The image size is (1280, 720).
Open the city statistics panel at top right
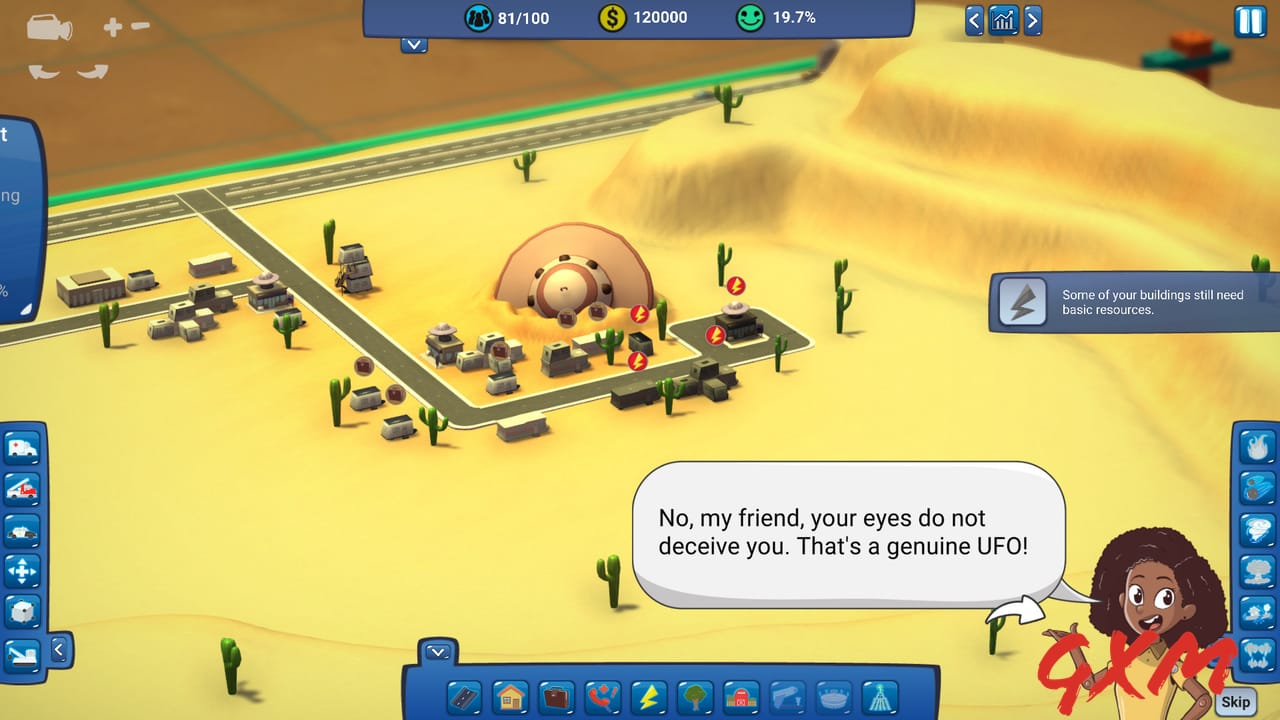(1004, 19)
